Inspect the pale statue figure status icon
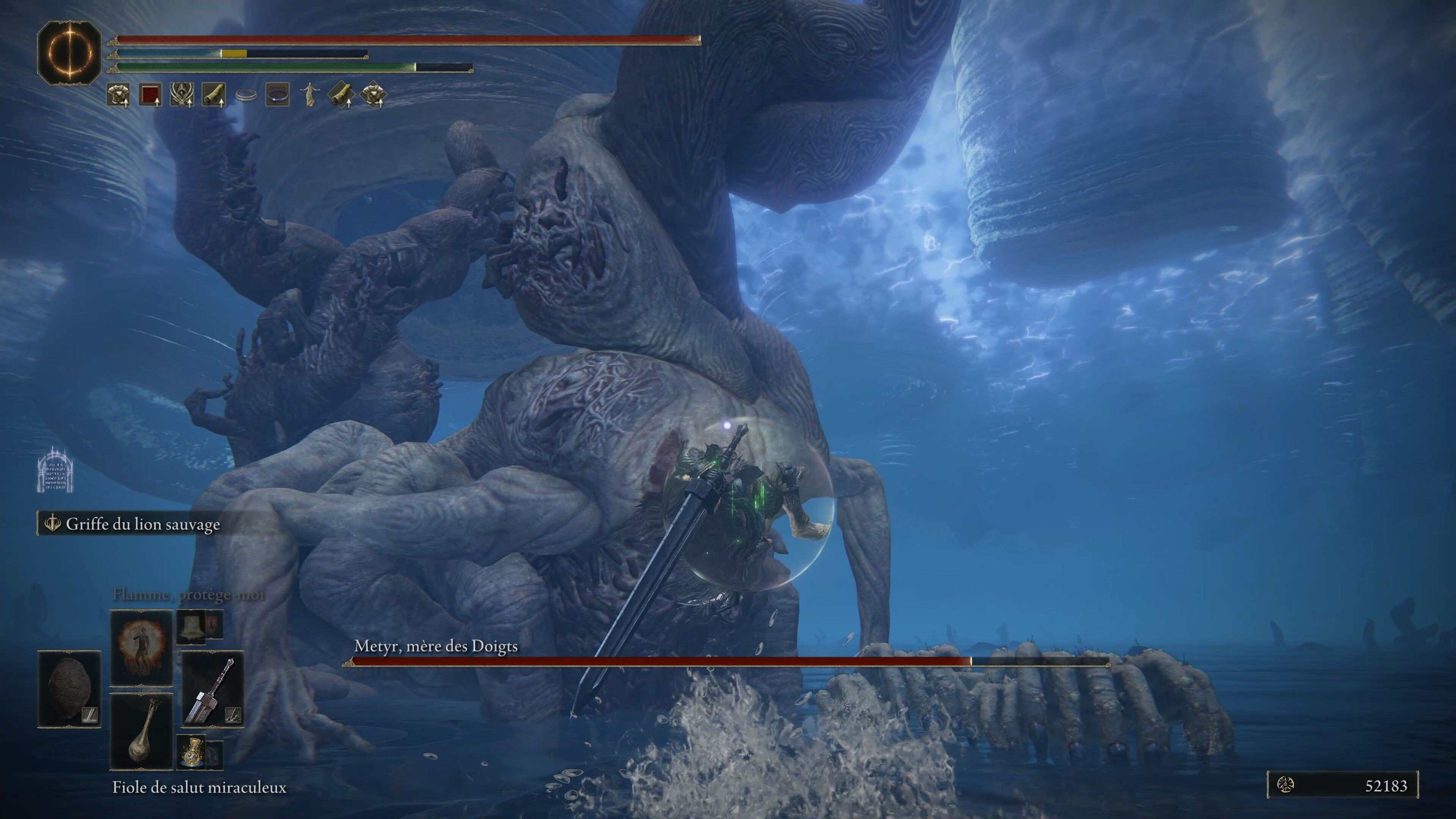Screen dimensions: 1456x819 (x=309, y=94)
